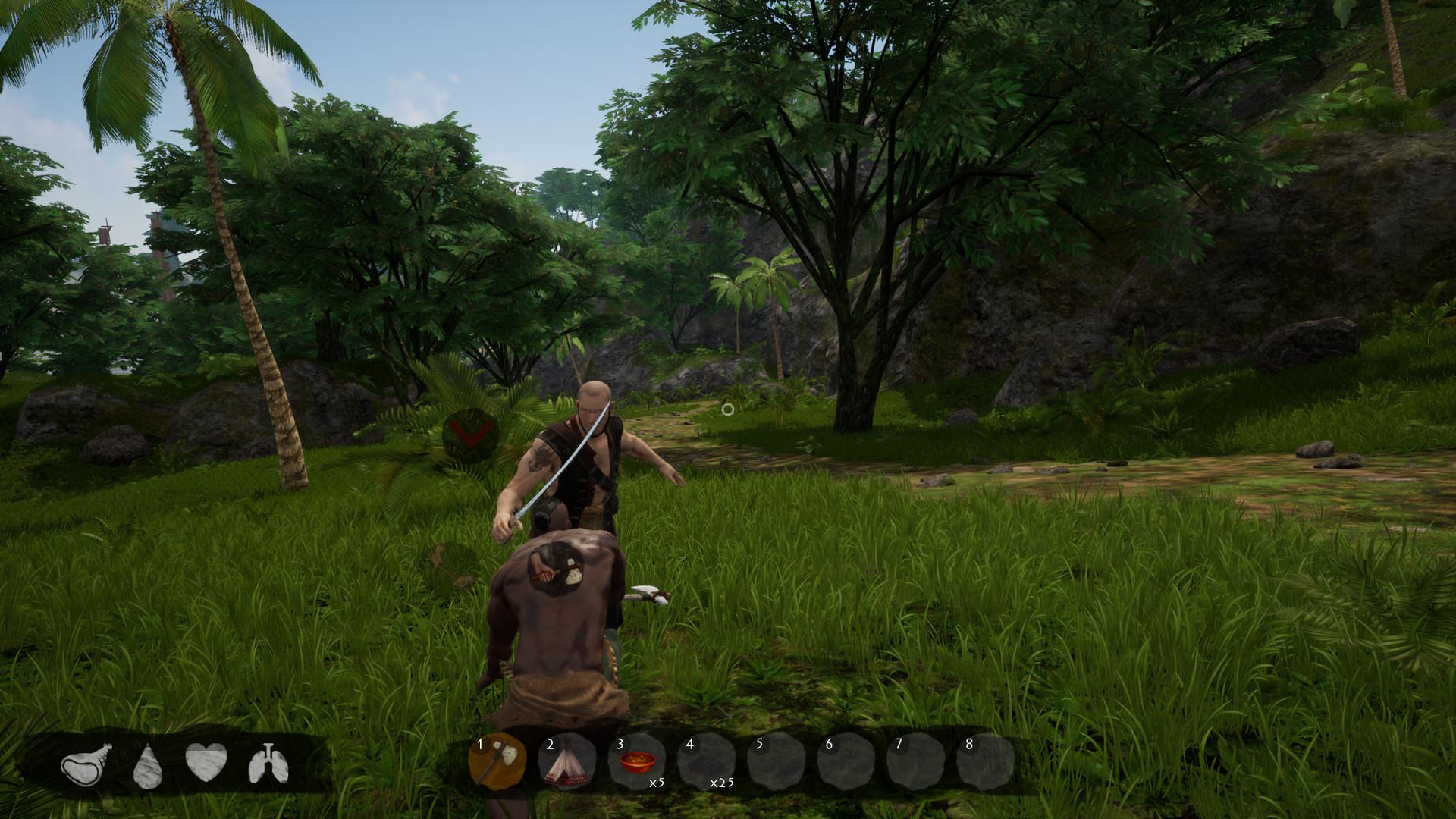1456x819 pixels.
Task: Pick the dark seeds pile slot x25
Action: click(706, 761)
